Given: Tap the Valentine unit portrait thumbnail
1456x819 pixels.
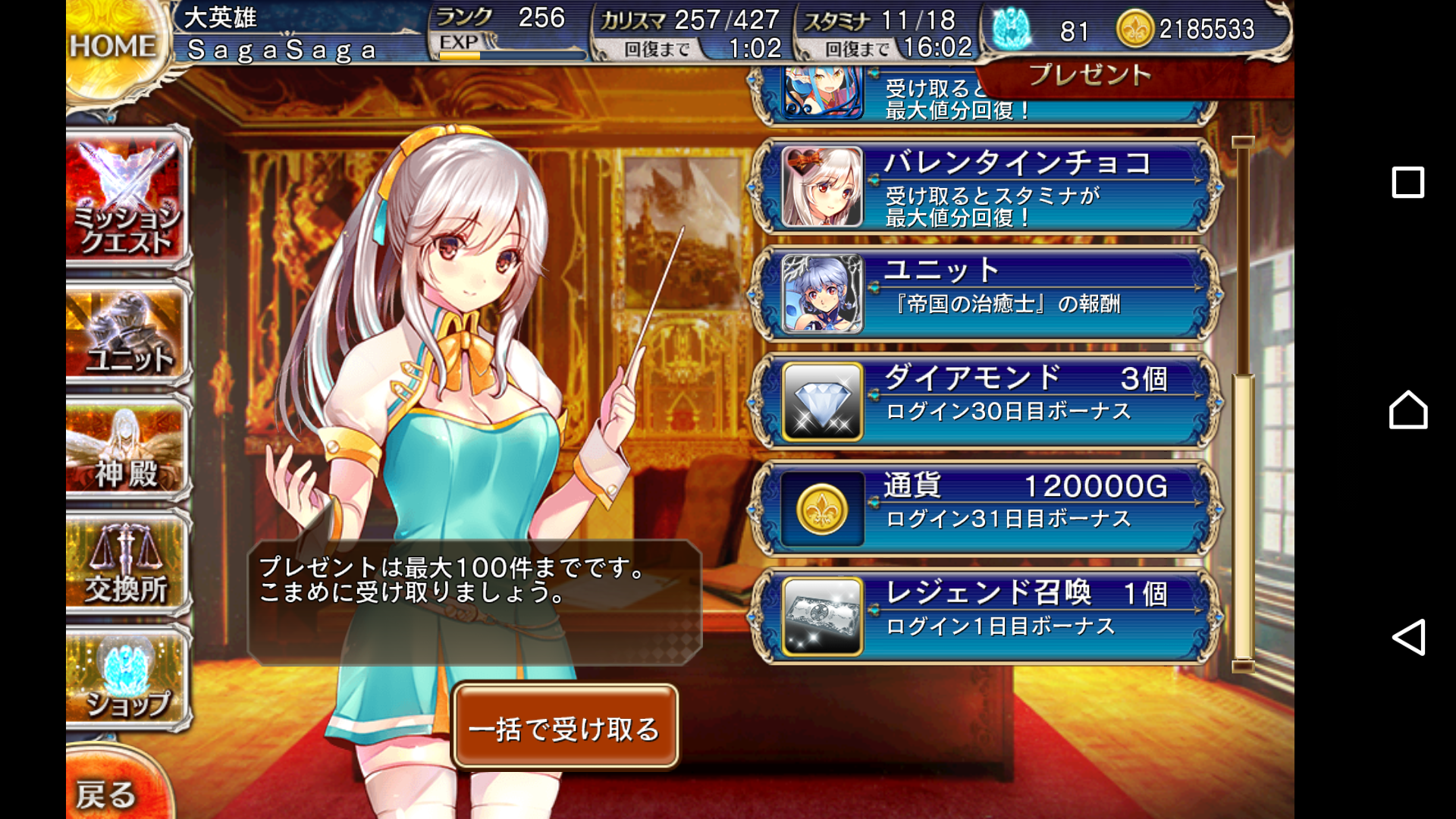Looking at the screenshot, I should 823,186.
